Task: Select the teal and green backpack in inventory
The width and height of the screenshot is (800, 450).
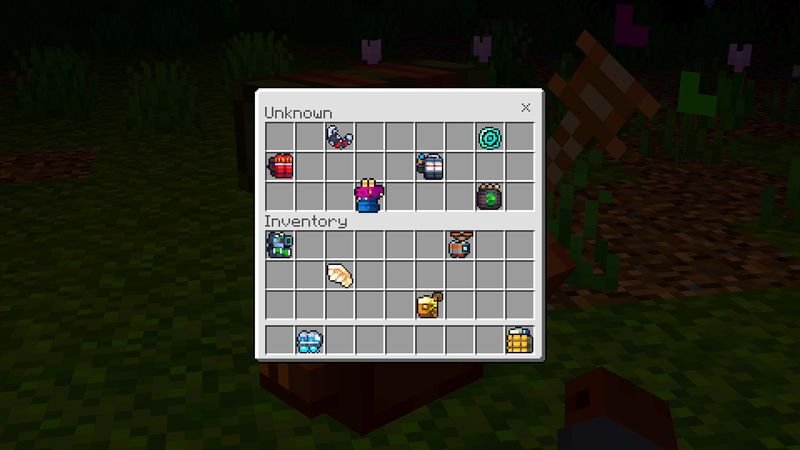Action: pyautogui.click(x=280, y=245)
